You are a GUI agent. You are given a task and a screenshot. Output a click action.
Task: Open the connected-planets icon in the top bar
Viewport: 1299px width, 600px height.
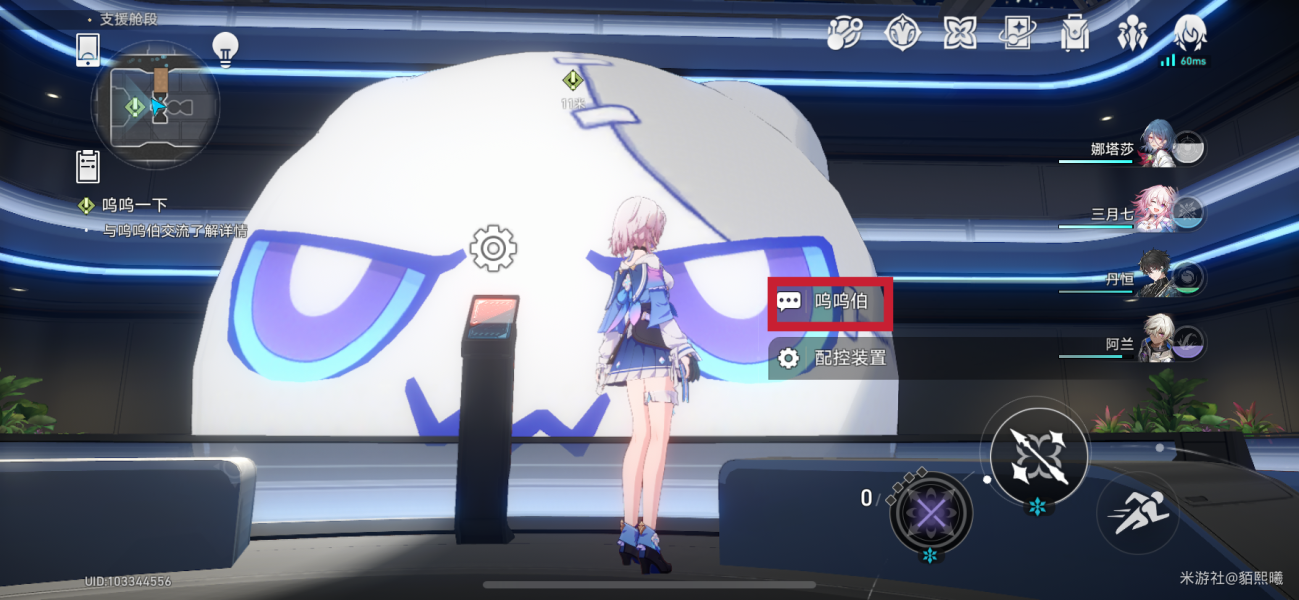pyautogui.click(x=844, y=34)
